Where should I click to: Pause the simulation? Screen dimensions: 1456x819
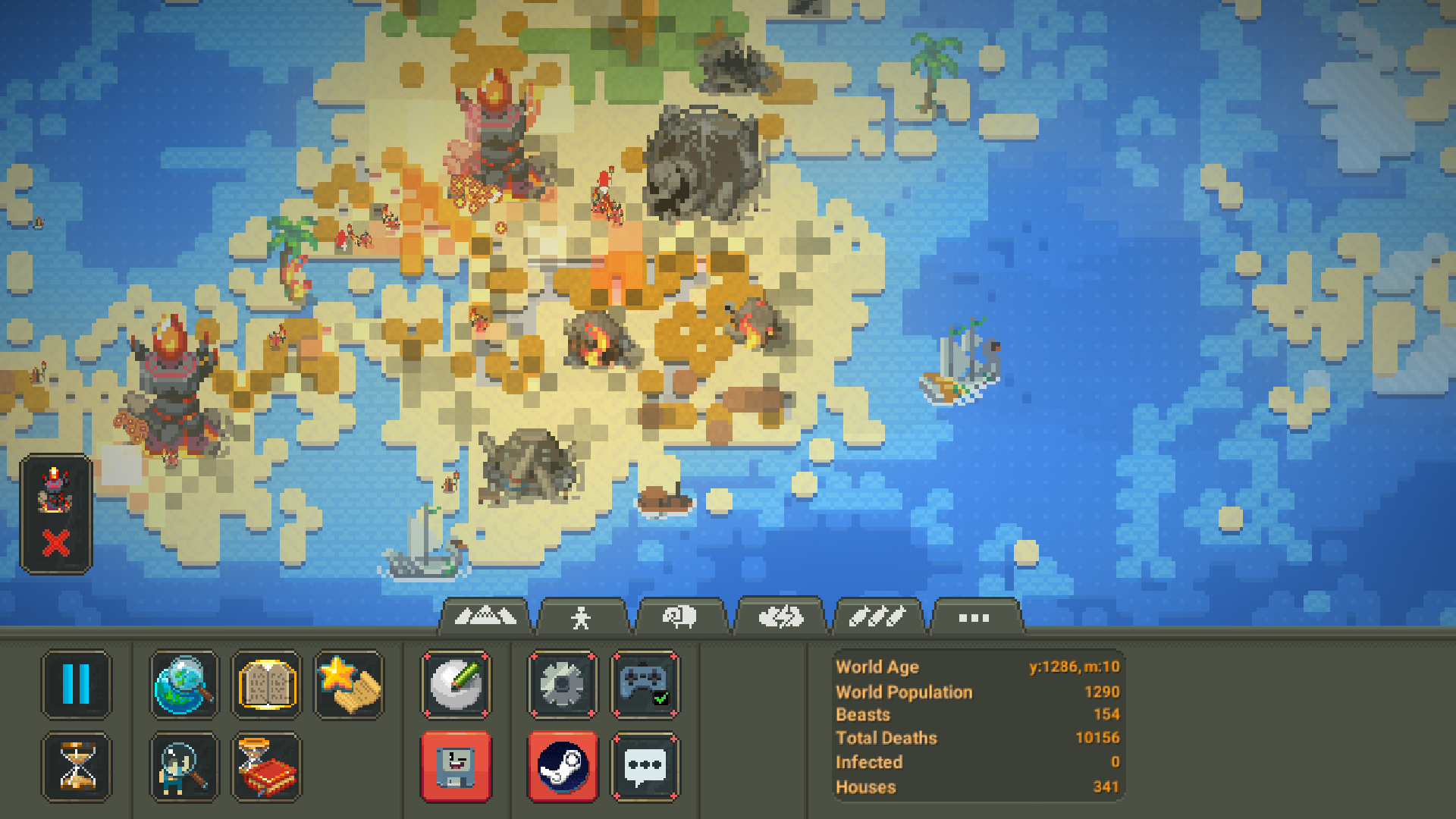[x=77, y=686]
